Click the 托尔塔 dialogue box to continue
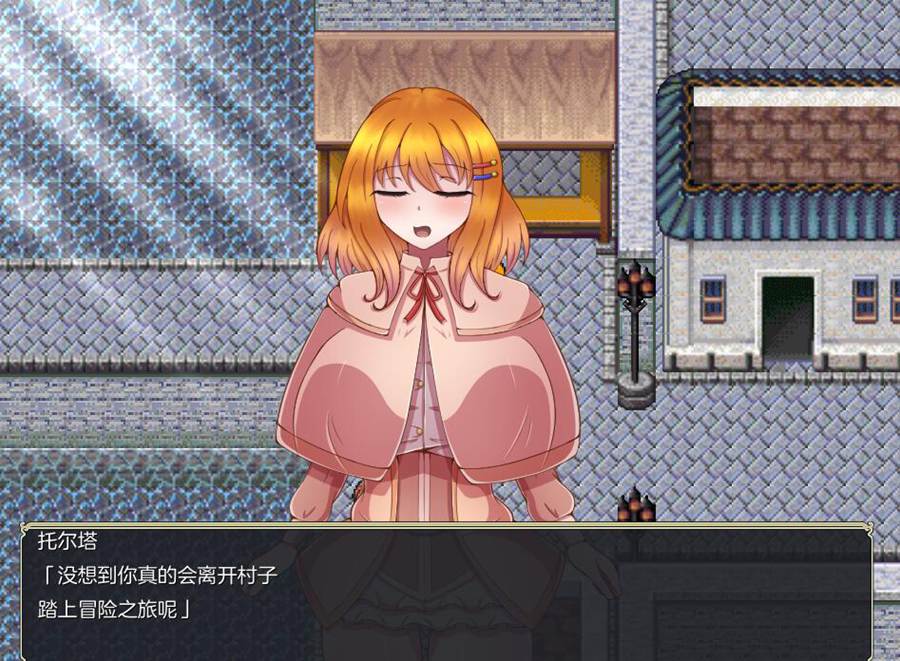The image size is (900, 661). tap(447, 591)
